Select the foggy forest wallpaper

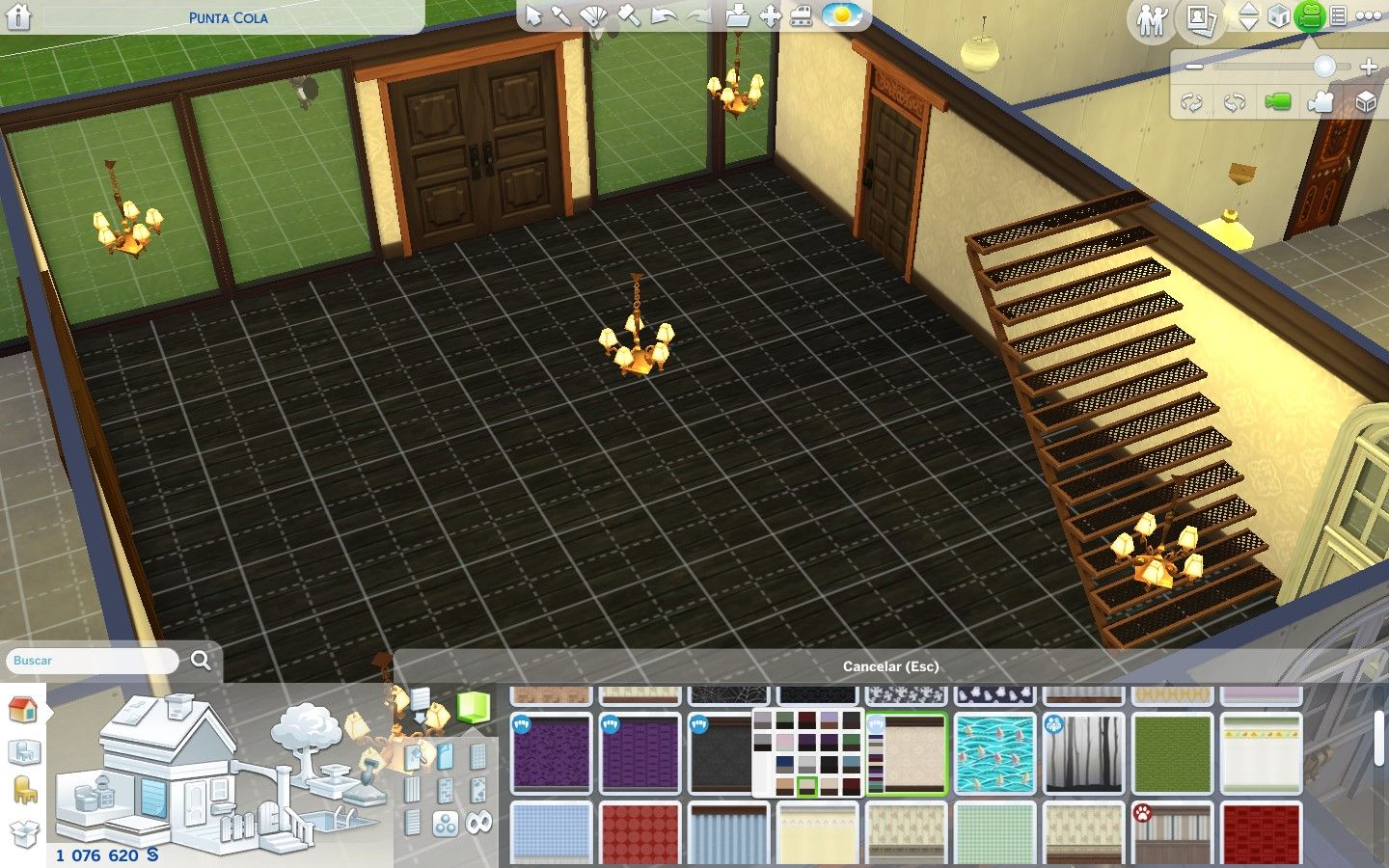pyautogui.click(x=1083, y=753)
